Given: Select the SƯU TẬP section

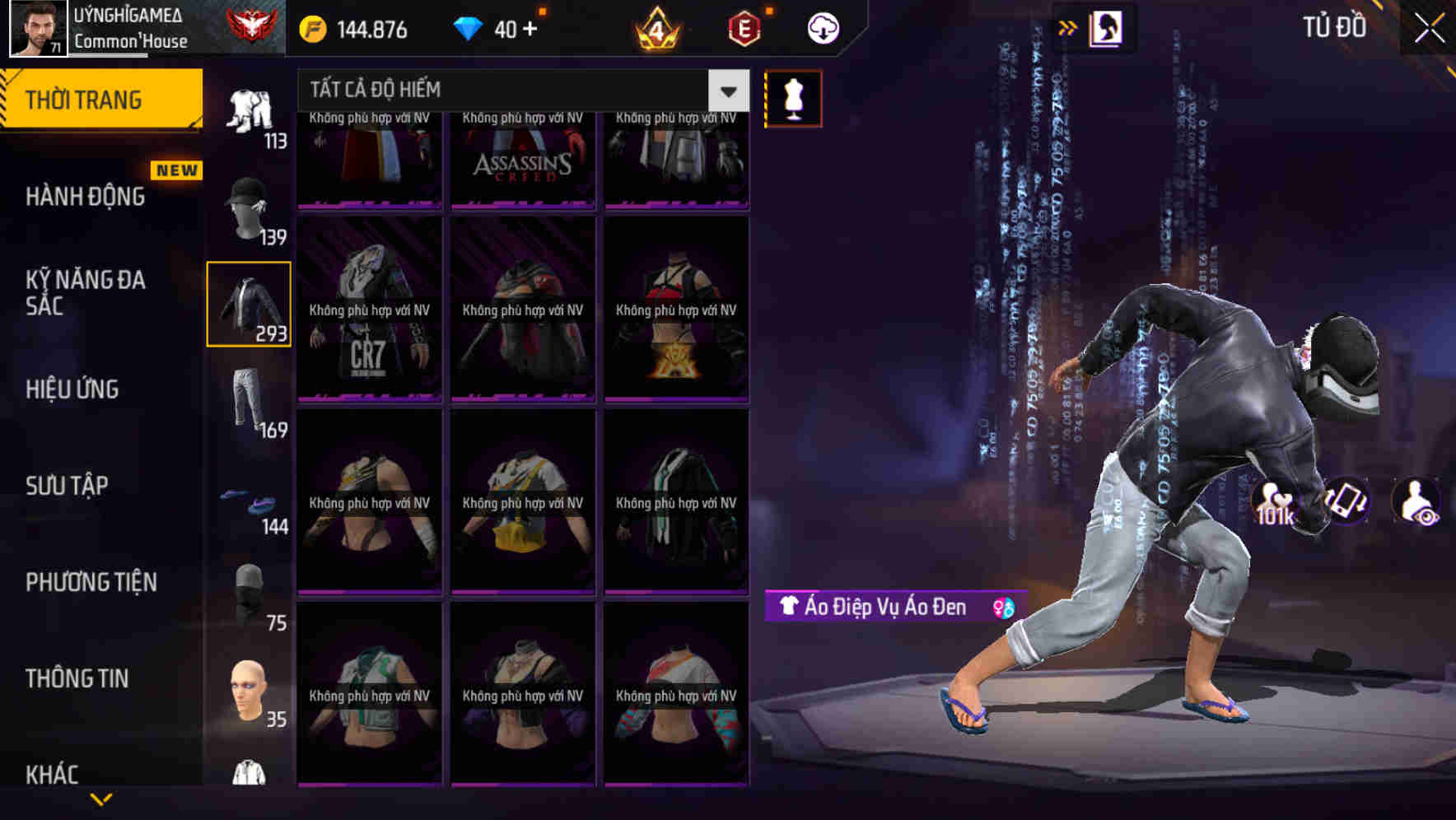Looking at the screenshot, I should click(66, 486).
